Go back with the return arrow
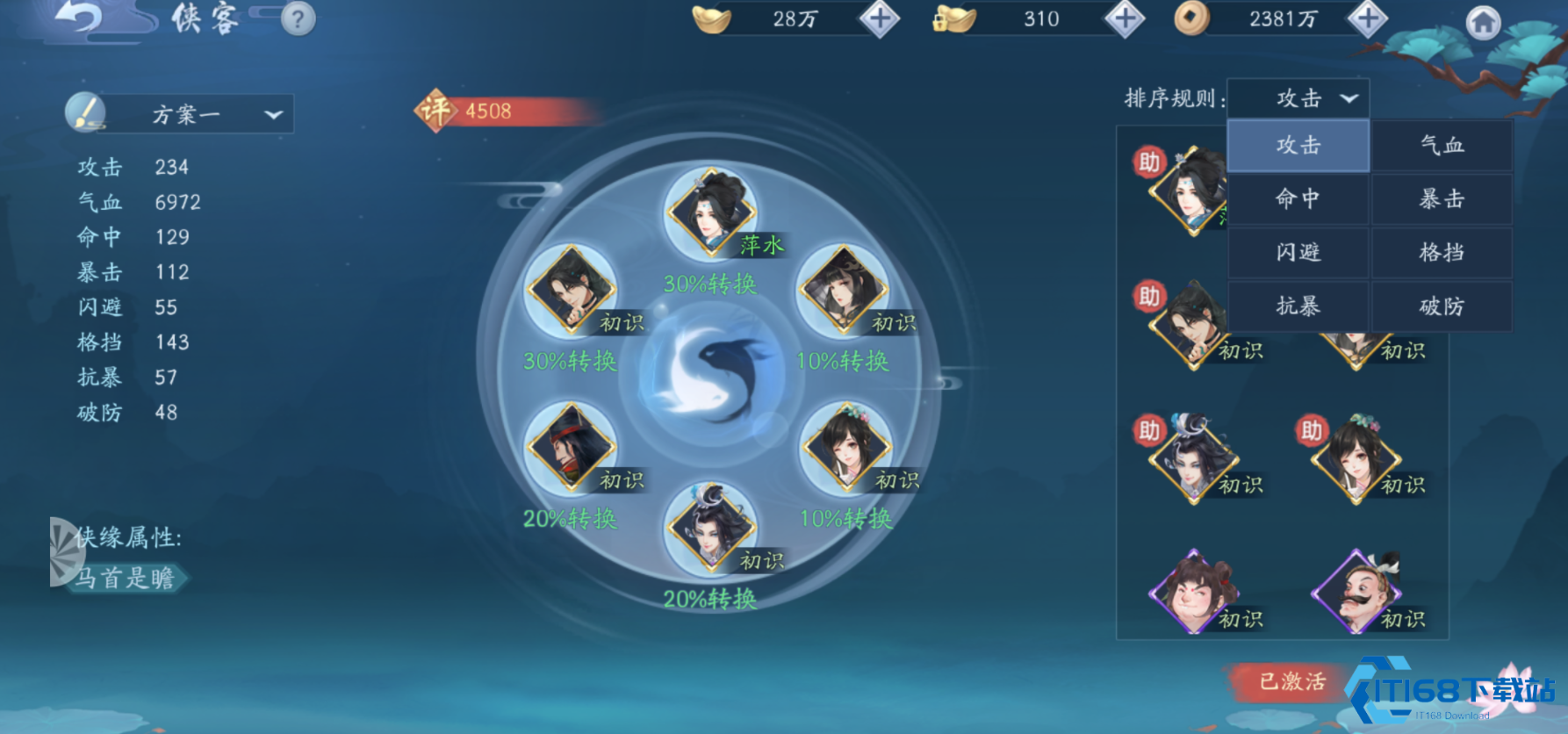The image size is (1568, 734). coord(79,18)
